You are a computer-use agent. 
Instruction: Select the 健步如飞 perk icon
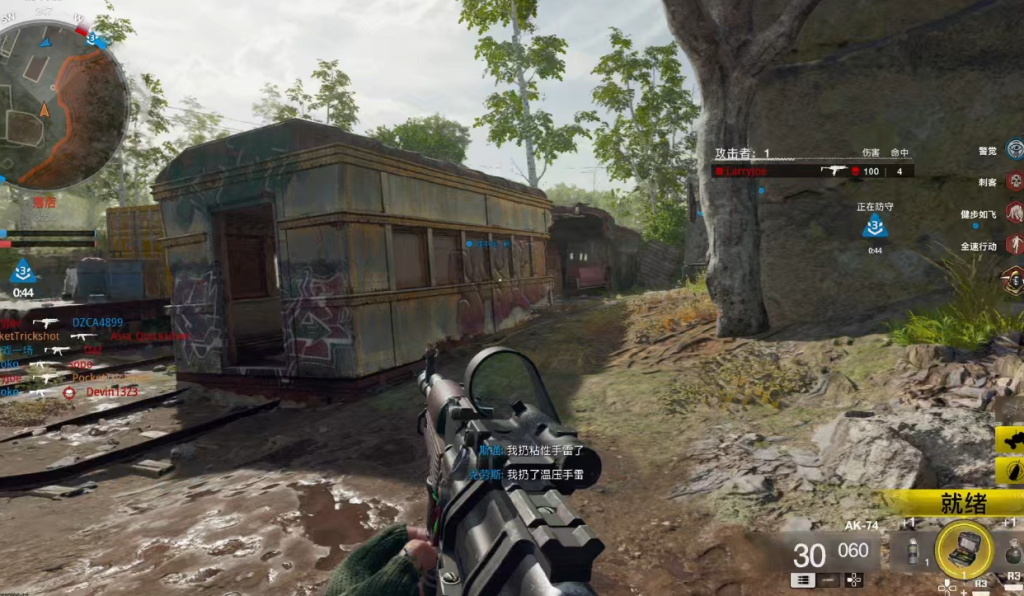click(x=1014, y=213)
